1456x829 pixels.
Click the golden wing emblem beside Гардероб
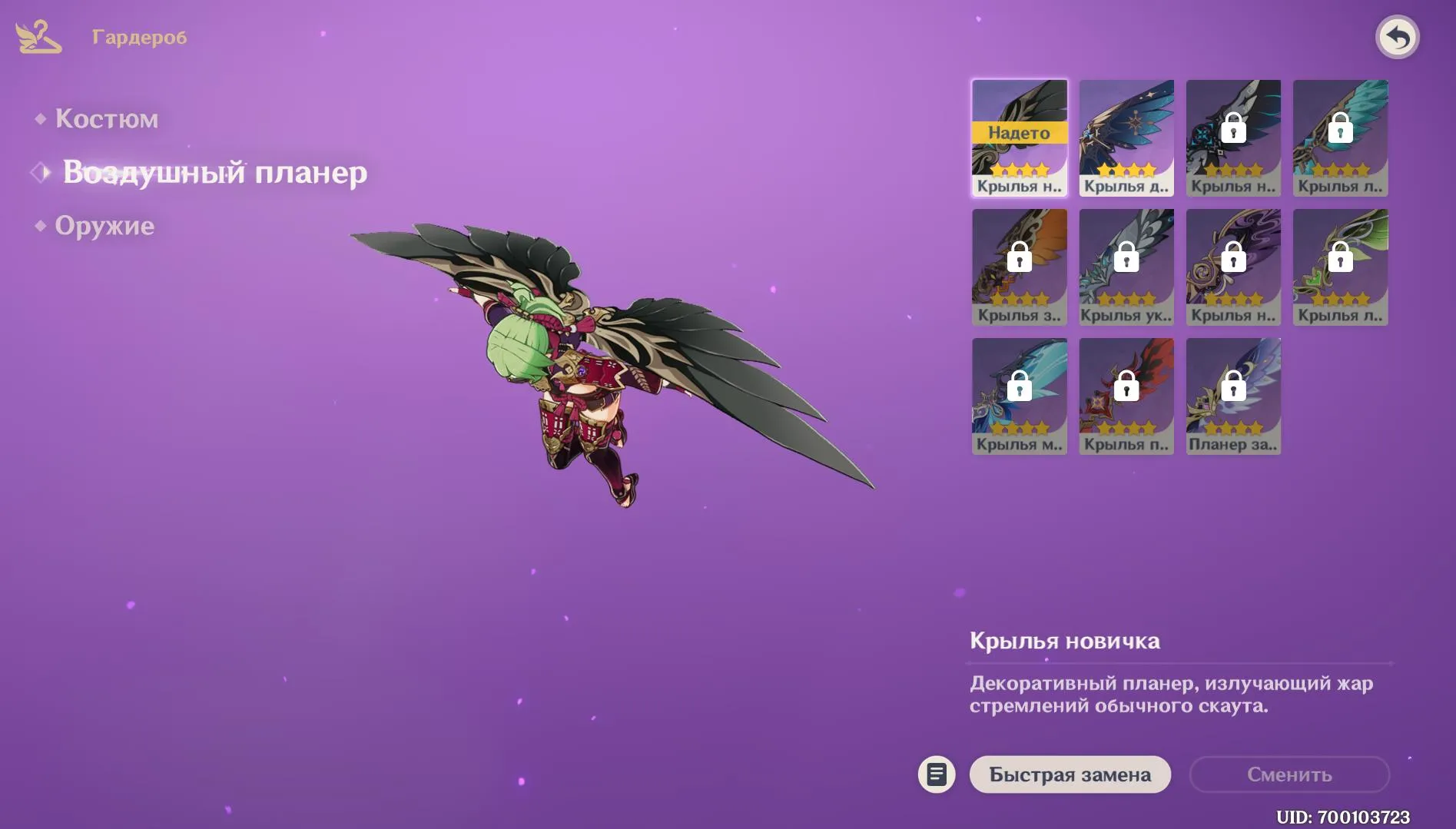[x=36, y=35]
